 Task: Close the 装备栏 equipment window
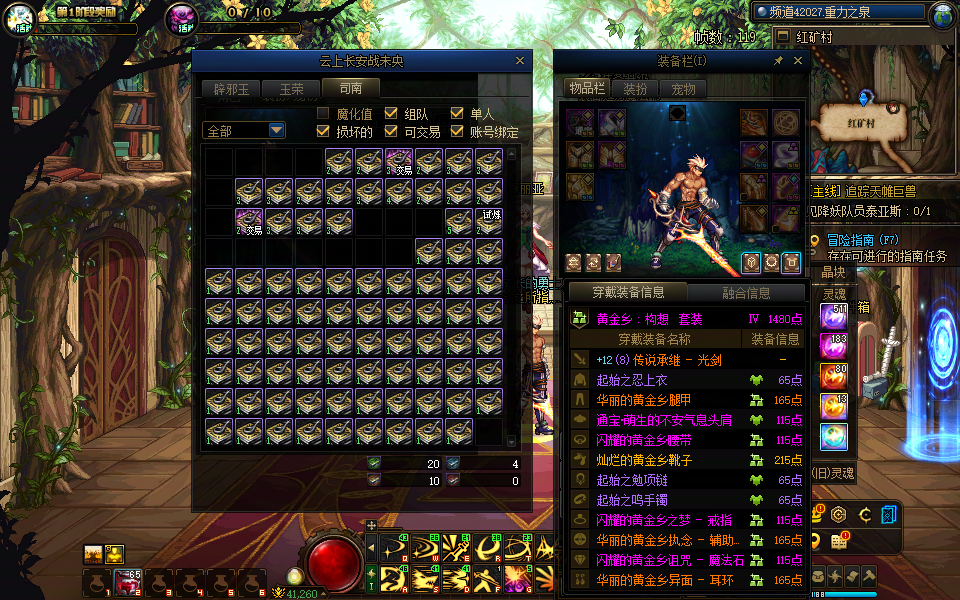[x=797, y=61]
